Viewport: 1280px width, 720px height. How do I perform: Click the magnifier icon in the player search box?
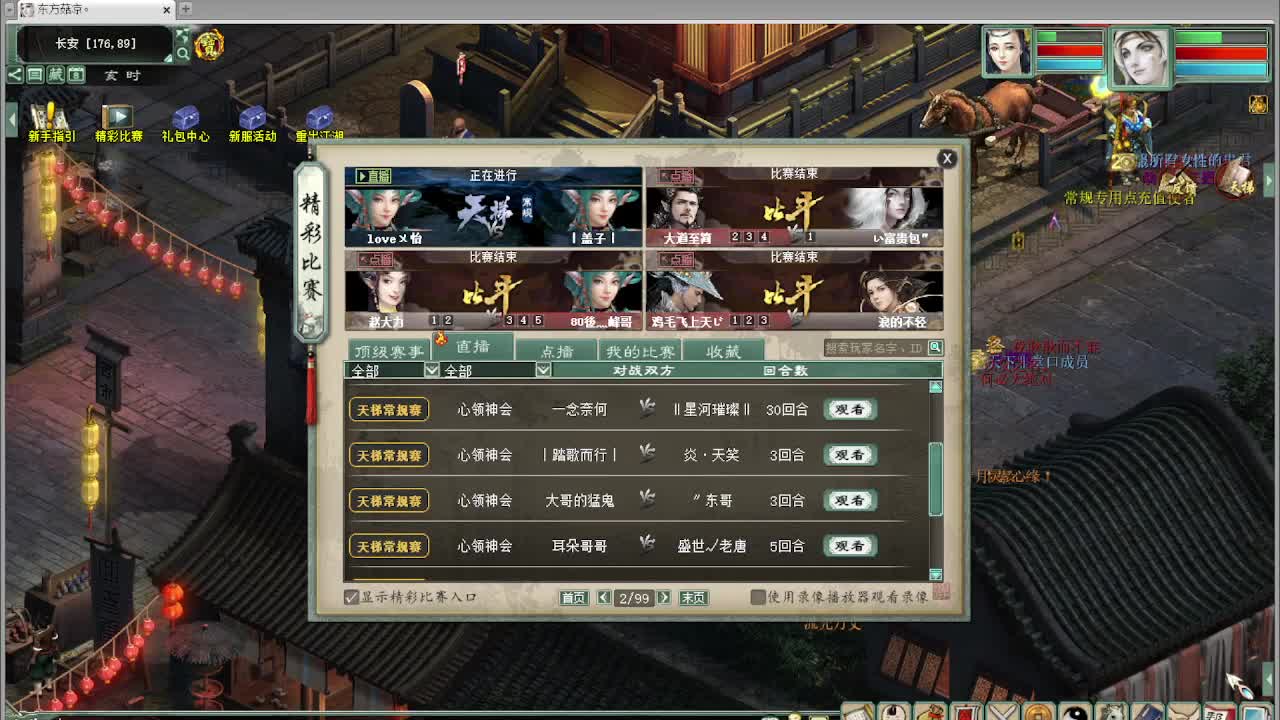point(934,347)
